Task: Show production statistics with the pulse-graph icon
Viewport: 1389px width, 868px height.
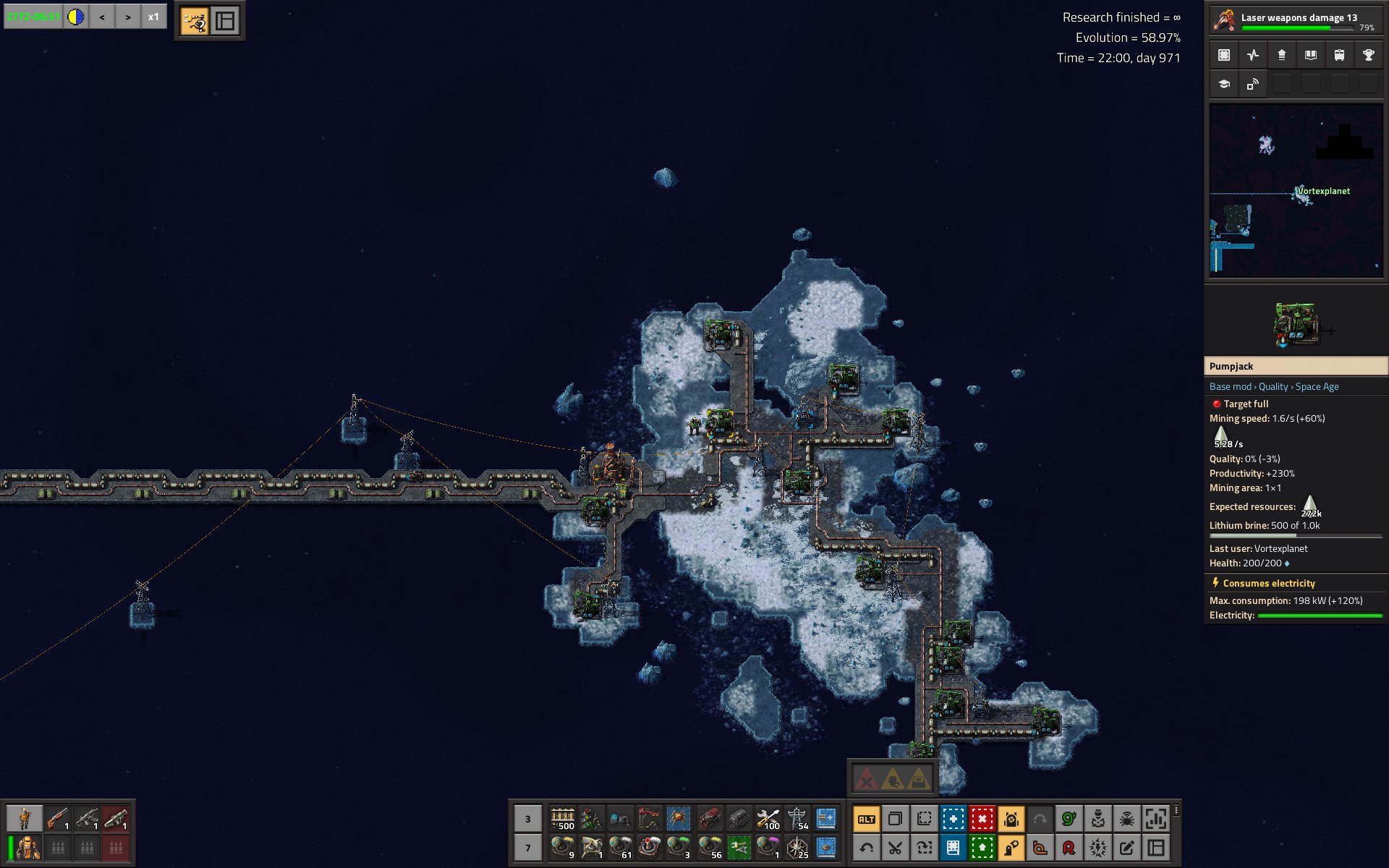Action: [x=1253, y=55]
